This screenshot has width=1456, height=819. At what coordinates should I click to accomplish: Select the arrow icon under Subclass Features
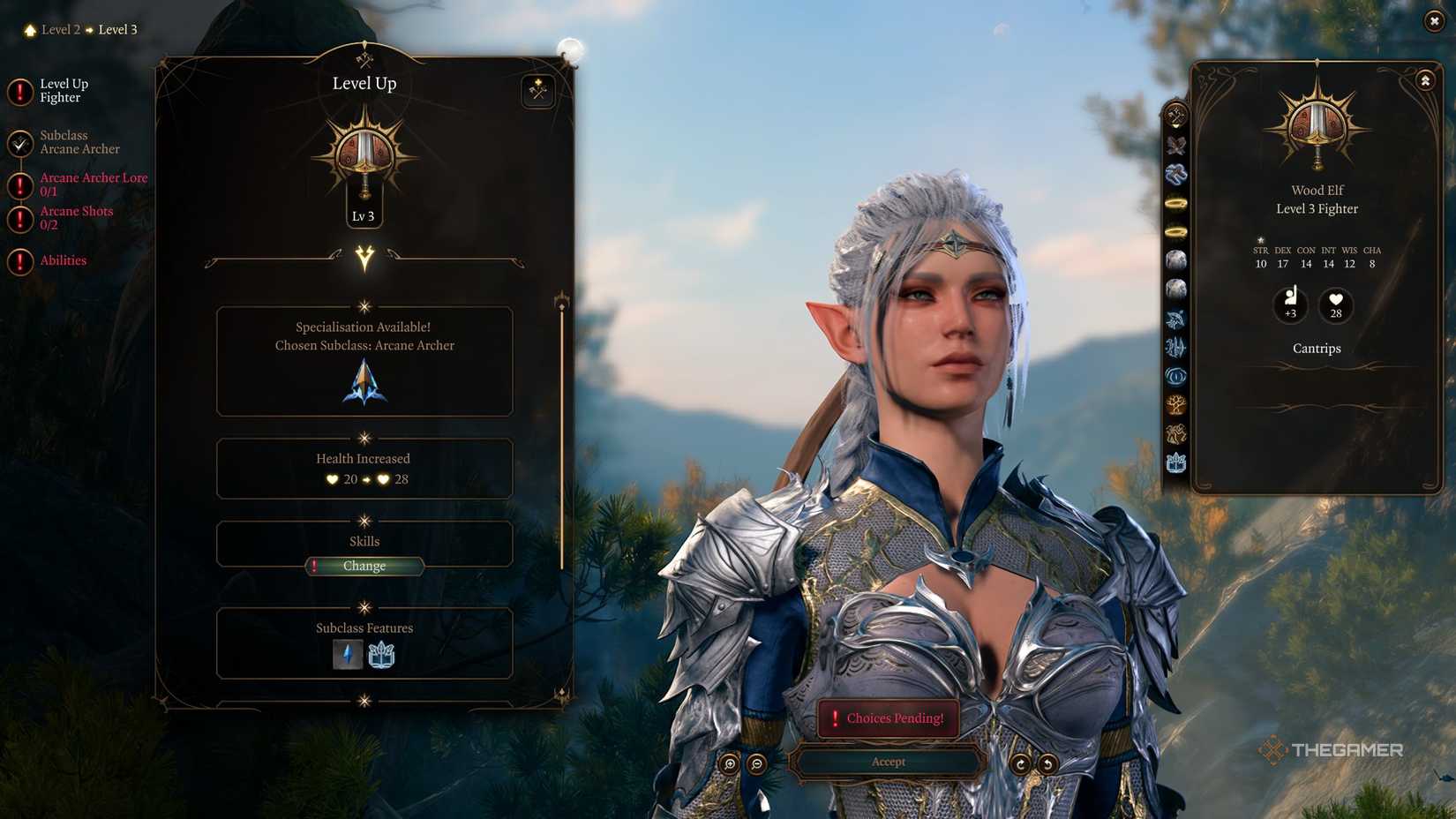pyautogui.click(x=348, y=655)
